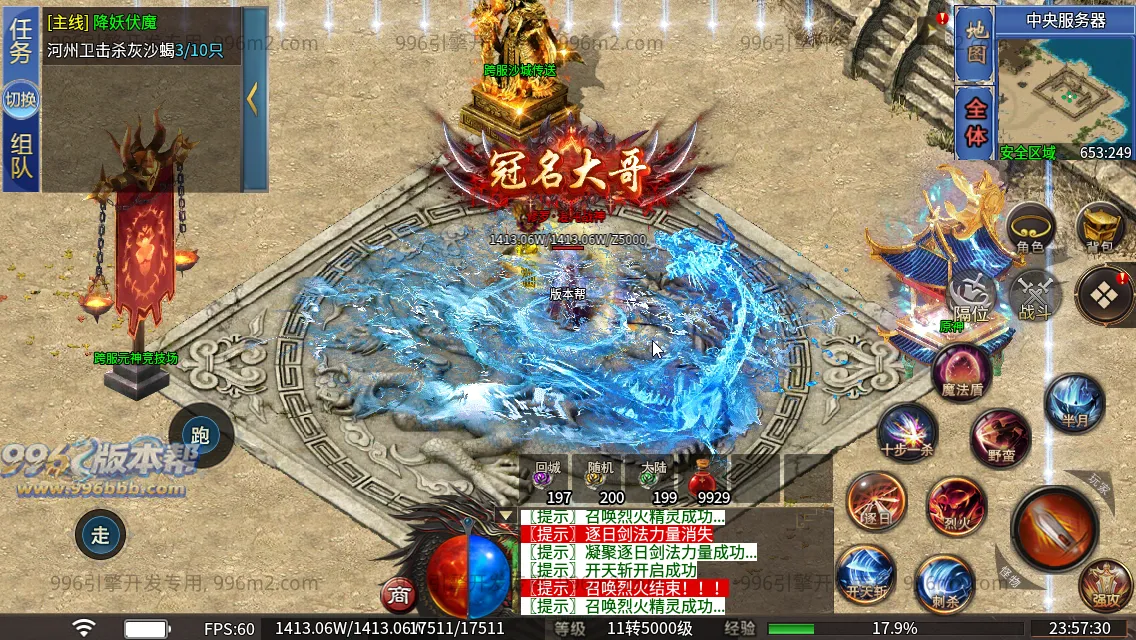Use the 回城 return scroll slot

[x=546, y=481]
